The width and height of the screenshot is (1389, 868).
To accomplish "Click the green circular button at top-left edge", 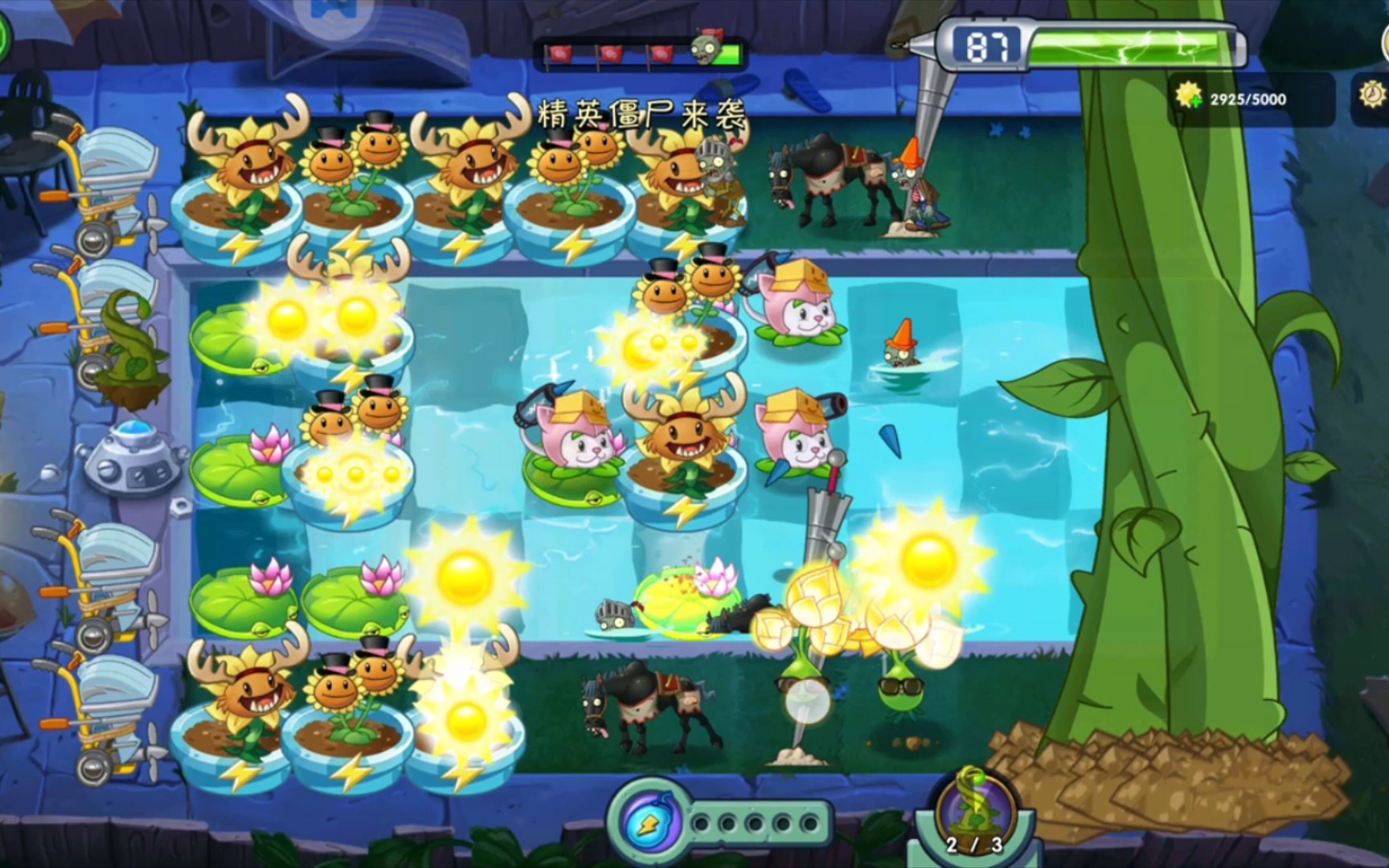I will coord(4,36).
